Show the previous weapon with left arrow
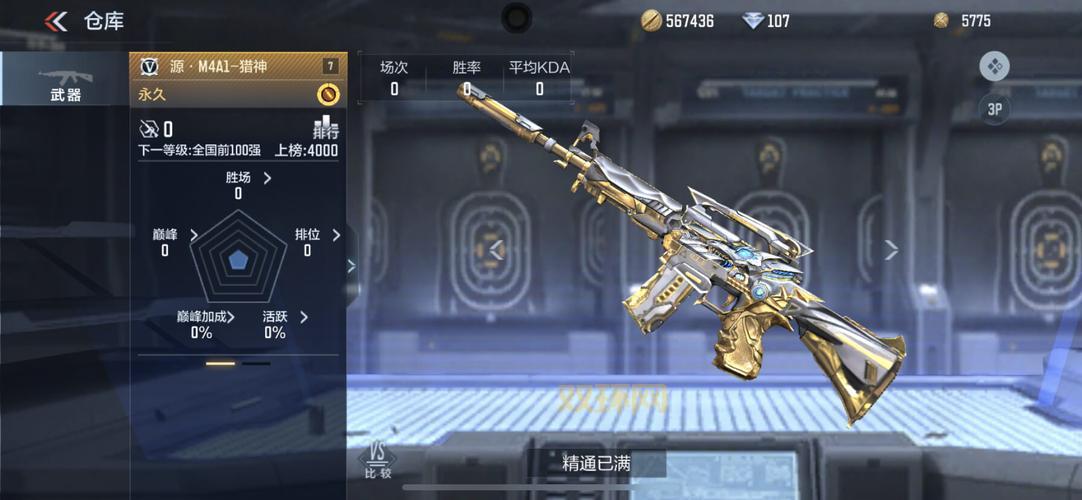 [x=496, y=250]
